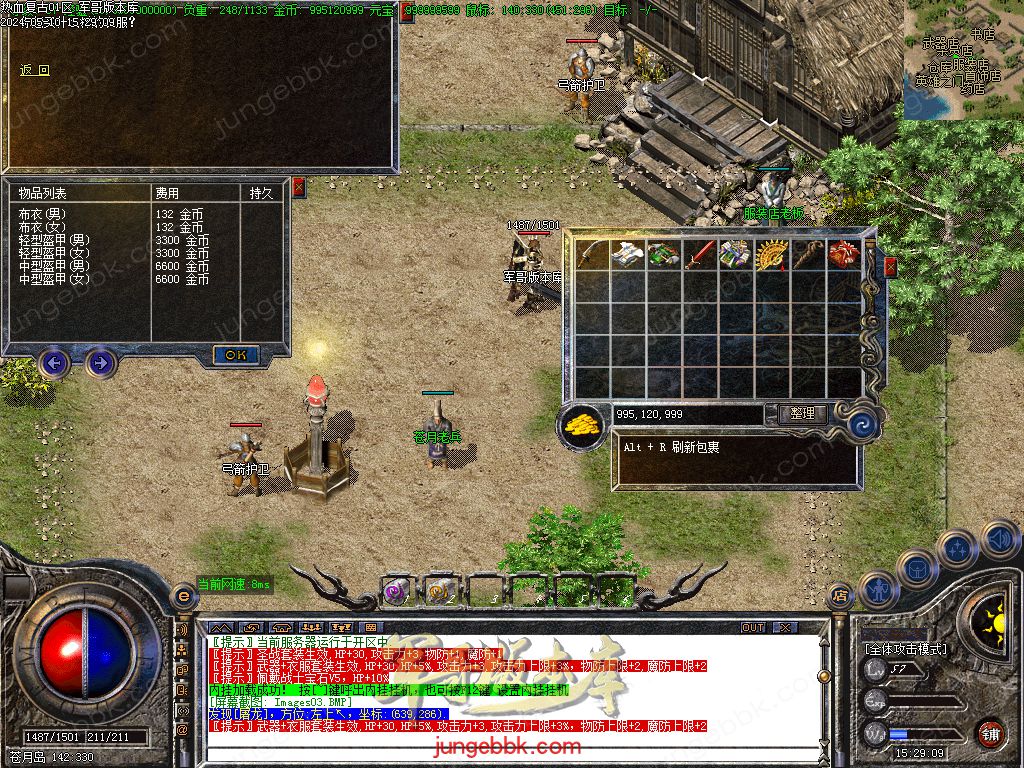Confirm purchase with the OK button

point(236,355)
